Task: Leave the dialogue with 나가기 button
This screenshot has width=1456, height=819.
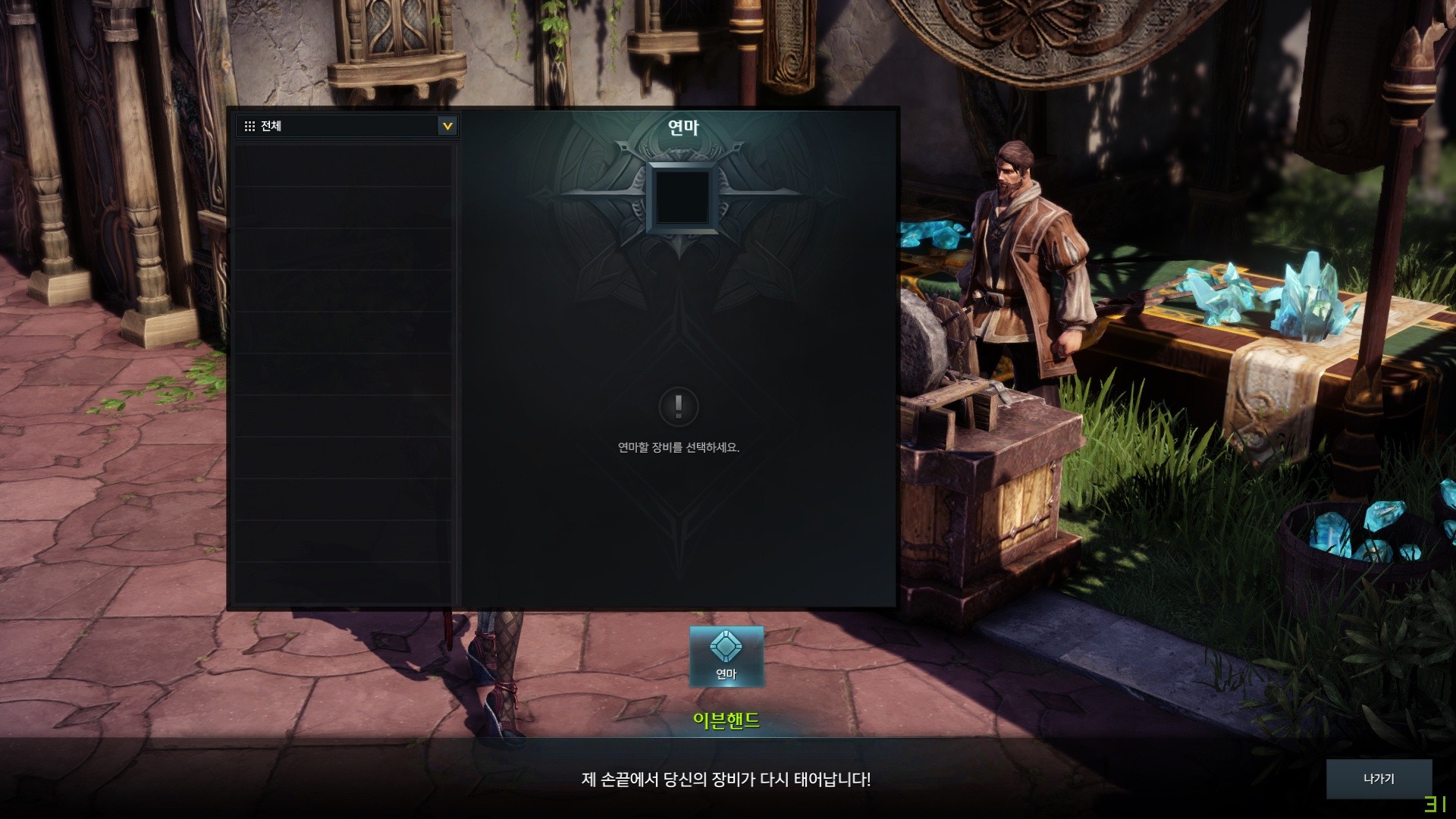Action: [x=1378, y=779]
